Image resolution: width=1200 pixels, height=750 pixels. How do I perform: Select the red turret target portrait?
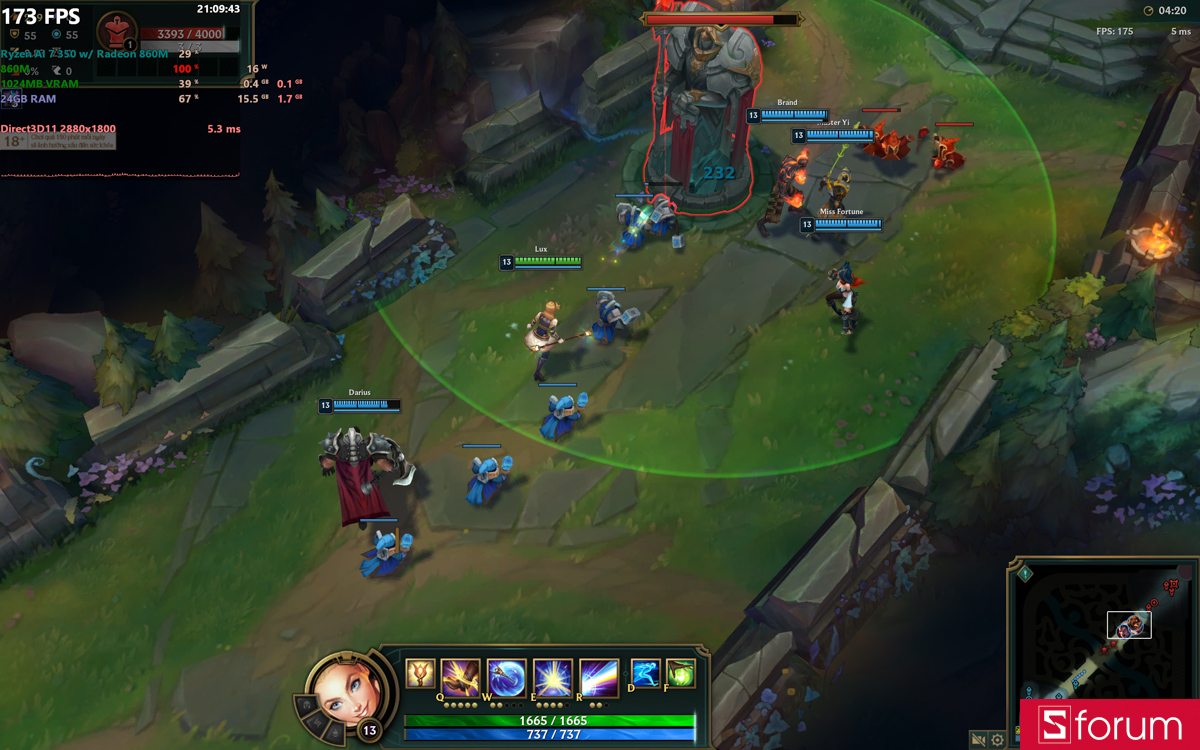click(x=118, y=33)
